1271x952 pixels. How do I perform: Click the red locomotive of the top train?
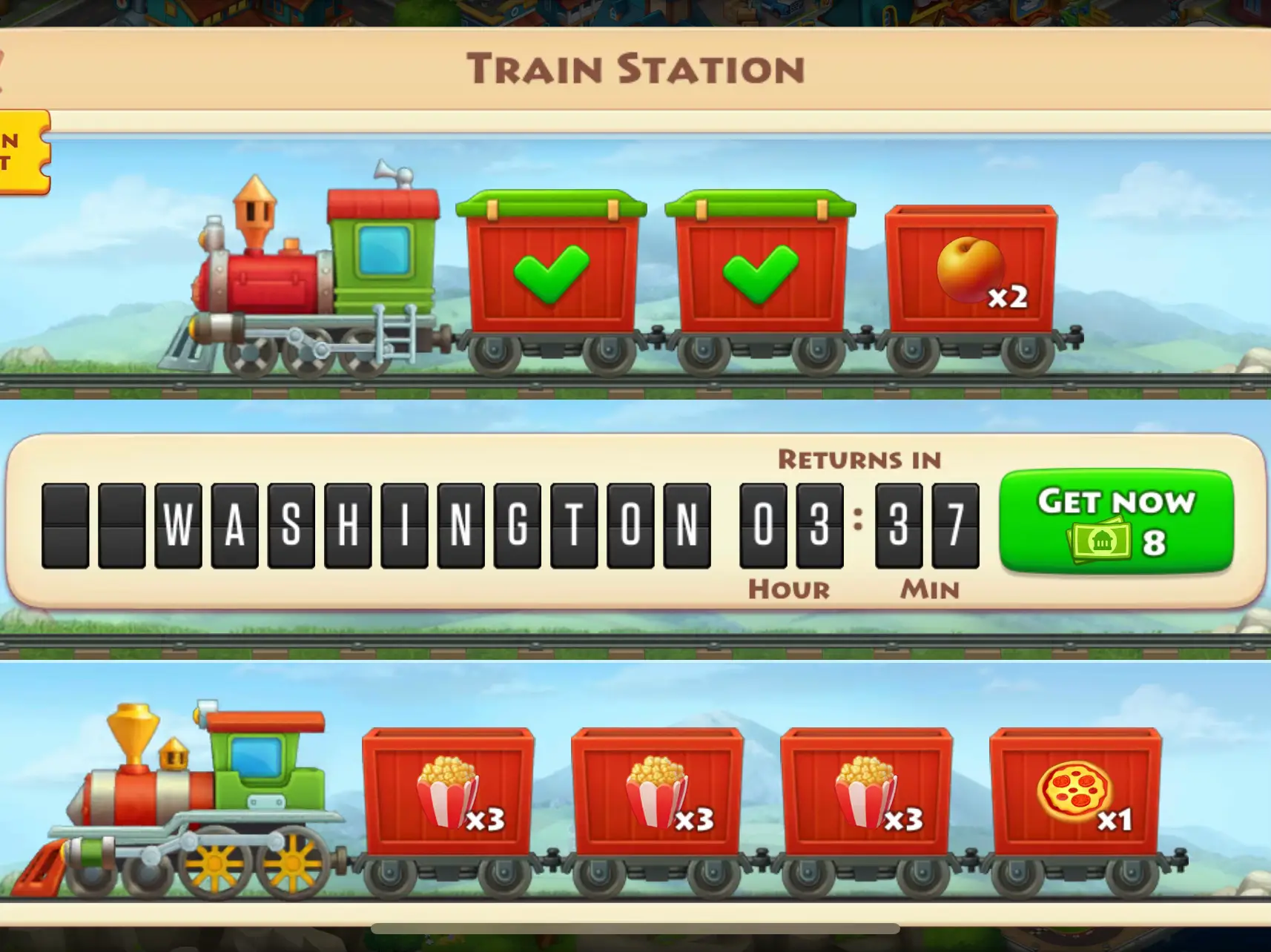click(x=297, y=282)
